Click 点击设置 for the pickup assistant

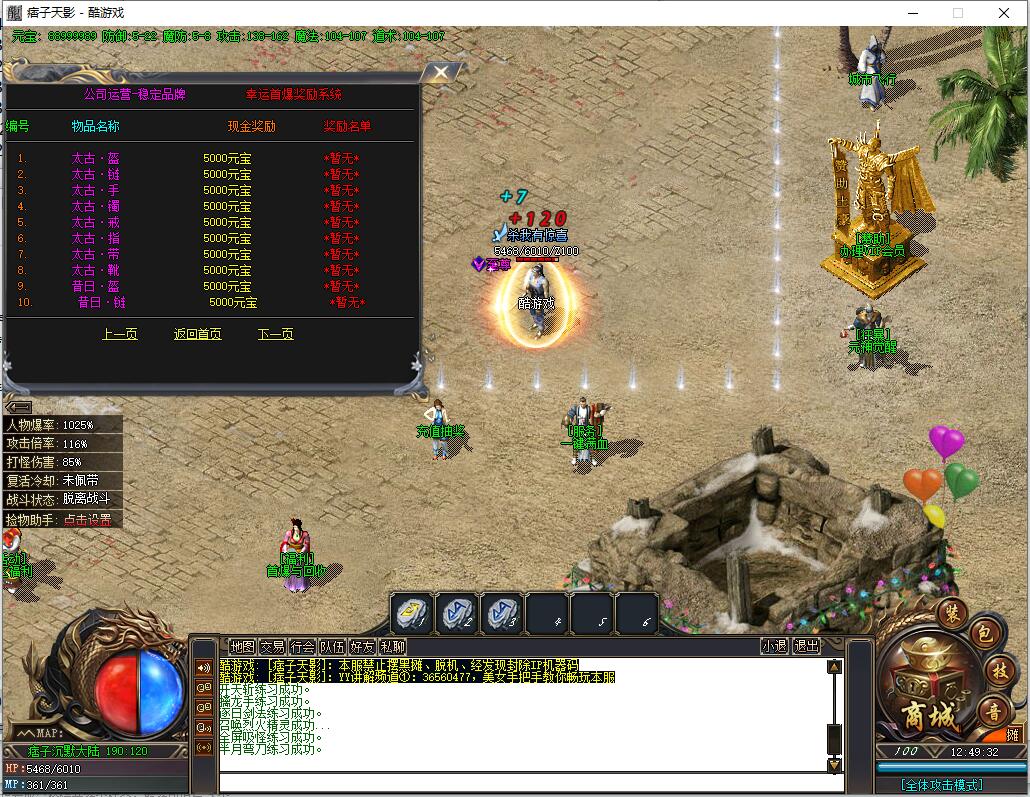(x=87, y=520)
